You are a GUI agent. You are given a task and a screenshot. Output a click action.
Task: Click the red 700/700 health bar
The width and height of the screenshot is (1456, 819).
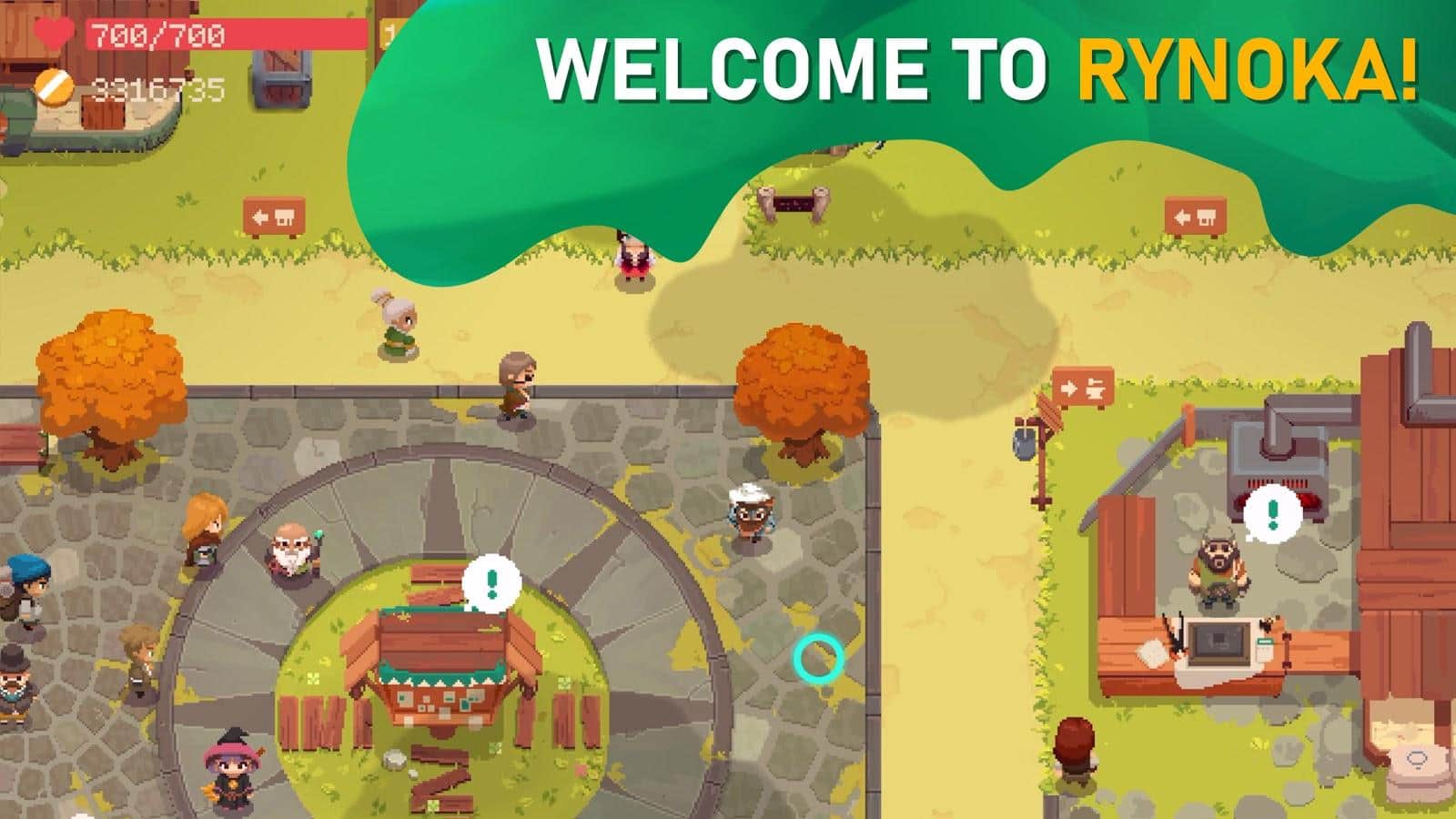pos(153,36)
